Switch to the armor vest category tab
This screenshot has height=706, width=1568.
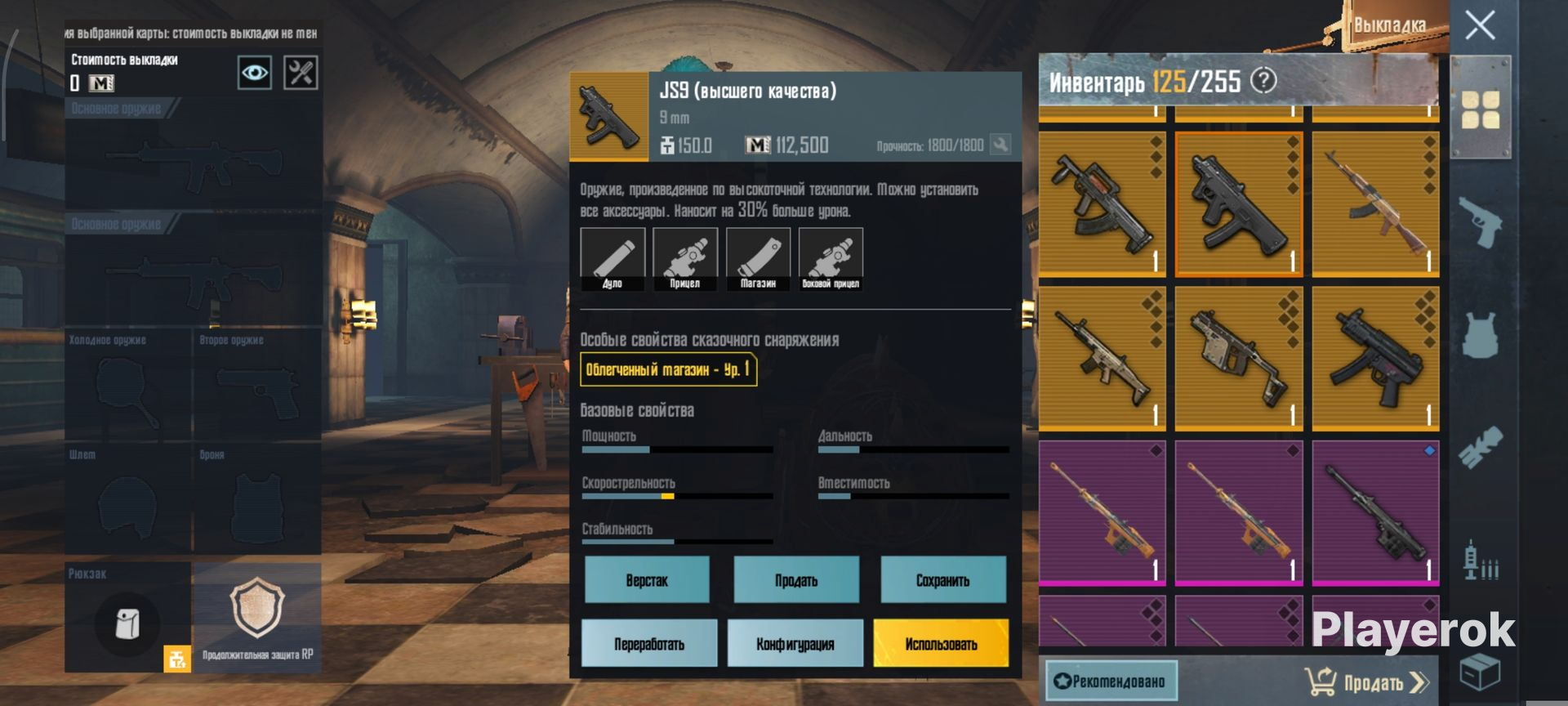tap(1480, 335)
